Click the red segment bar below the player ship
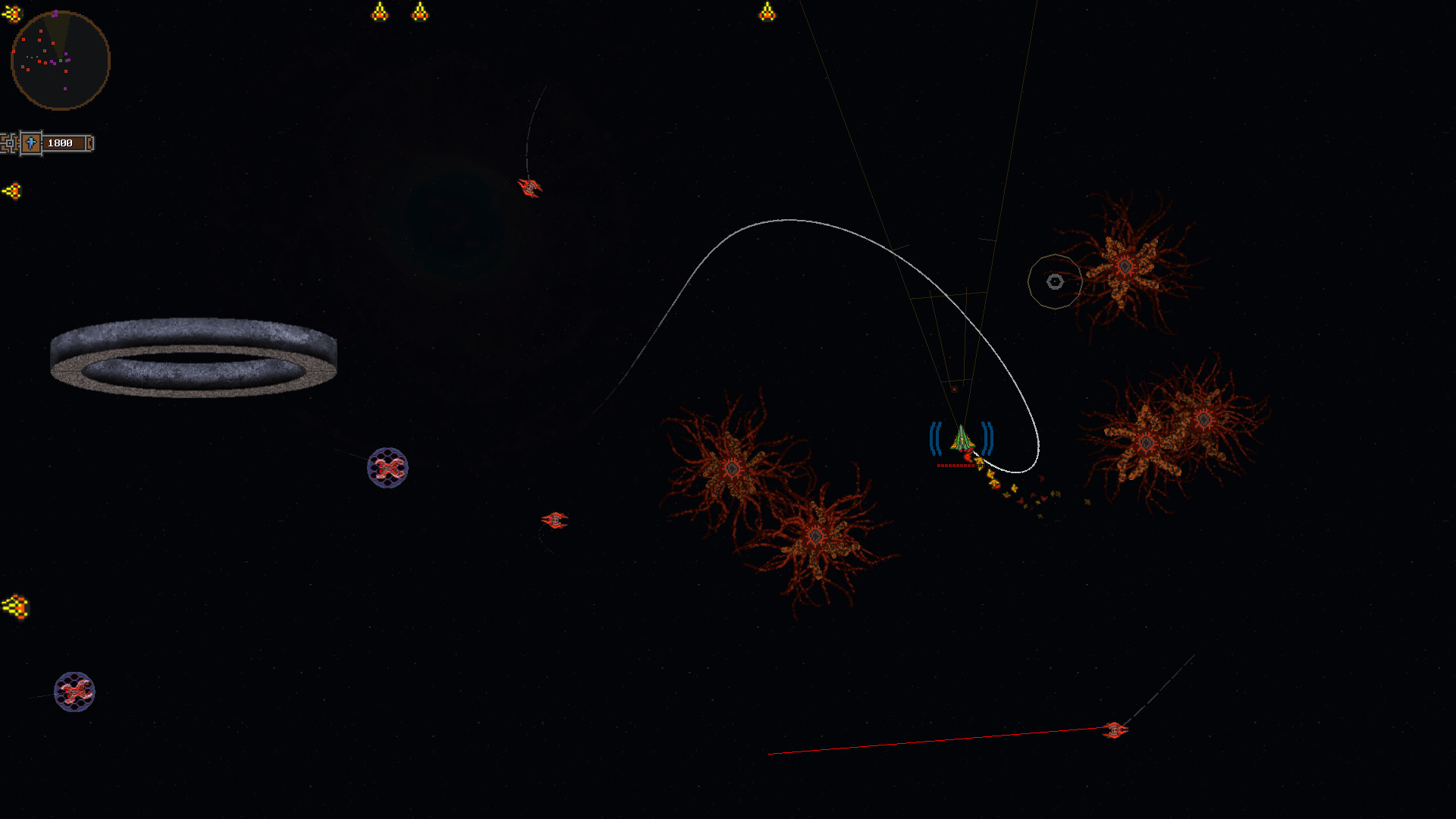 coord(954,466)
